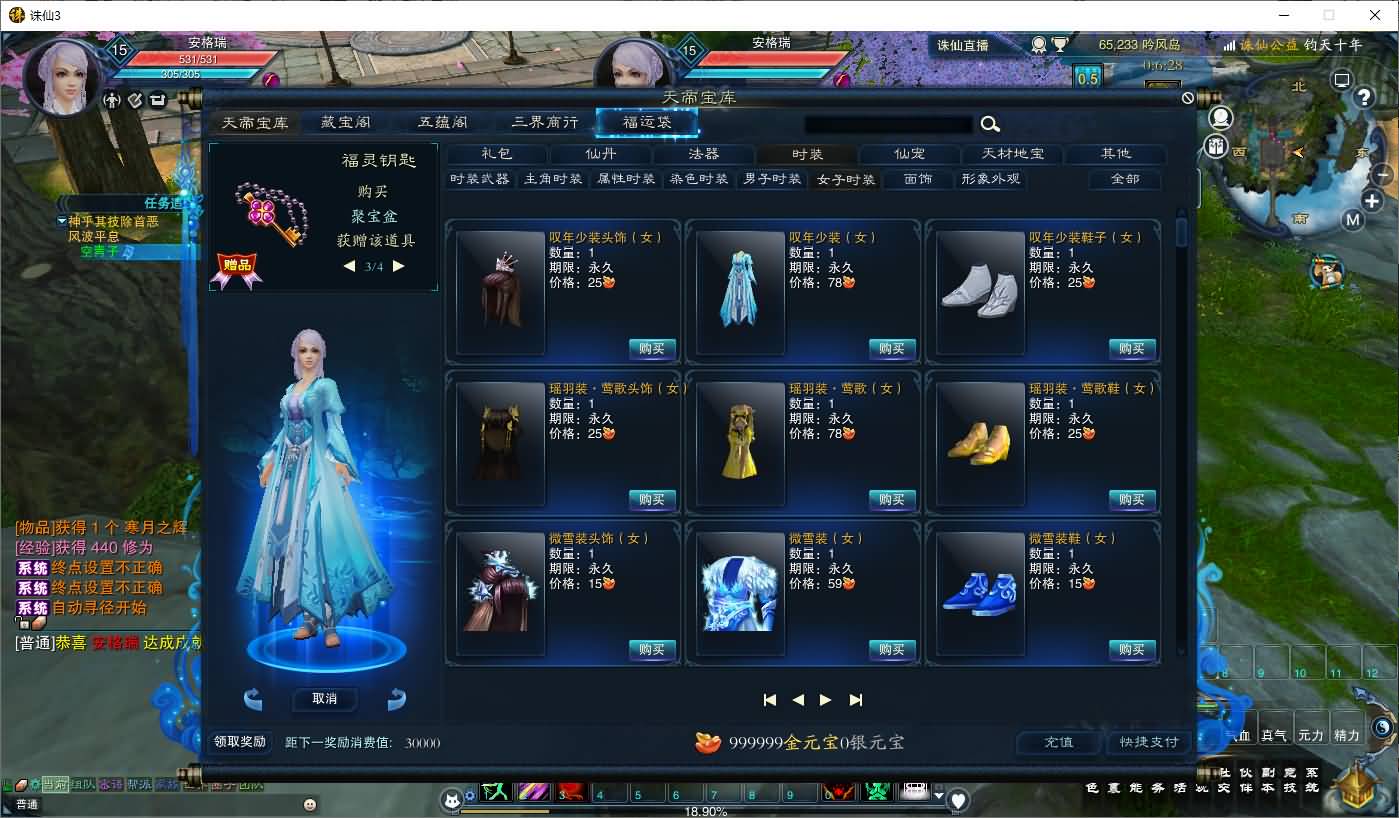Click the heart icon at the skill bar's right end
This screenshot has width=1399, height=818.
958,798
